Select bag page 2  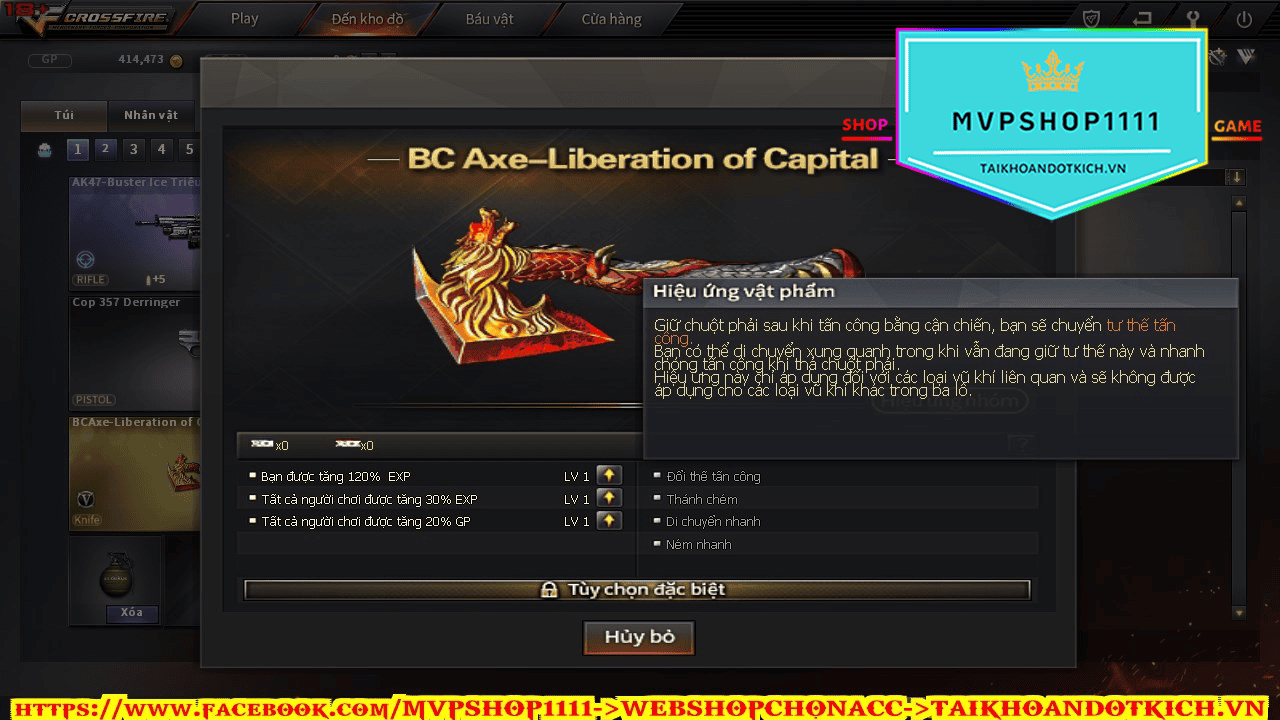pos(105,150)
